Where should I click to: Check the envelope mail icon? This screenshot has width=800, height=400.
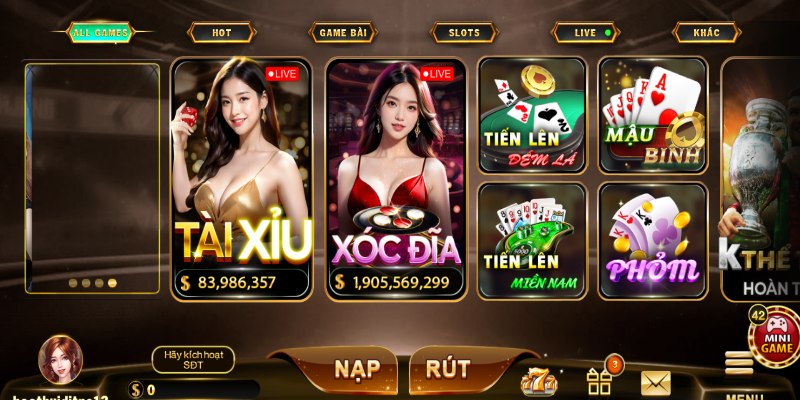(x=655, y=381)
